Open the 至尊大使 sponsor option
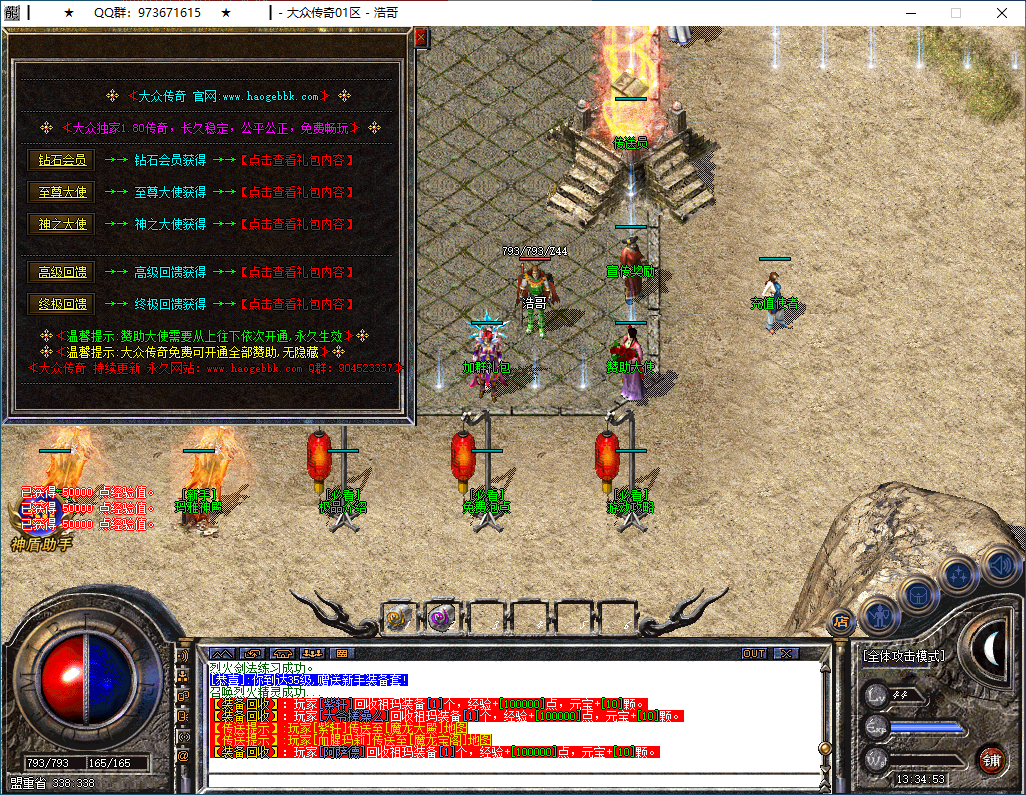The height and width of the screenshot is (795, 1026). [x=62, y=192]
